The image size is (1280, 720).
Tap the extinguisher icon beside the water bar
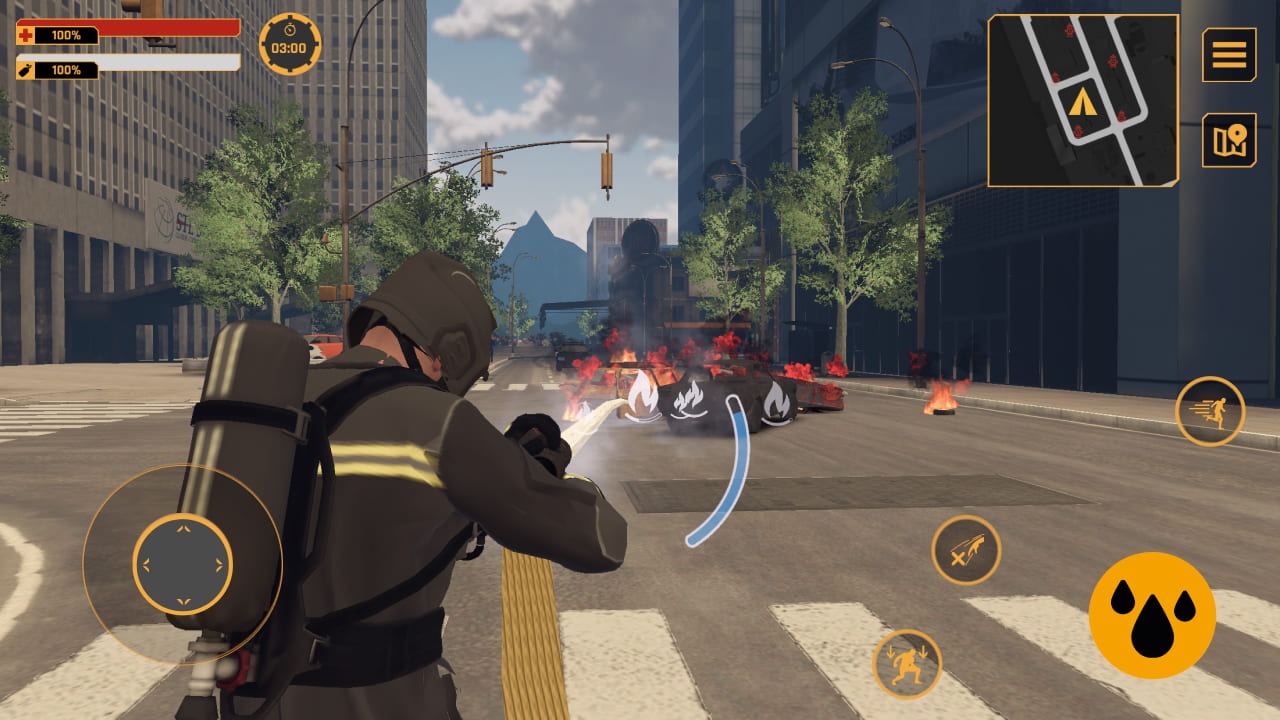(24, 70)
